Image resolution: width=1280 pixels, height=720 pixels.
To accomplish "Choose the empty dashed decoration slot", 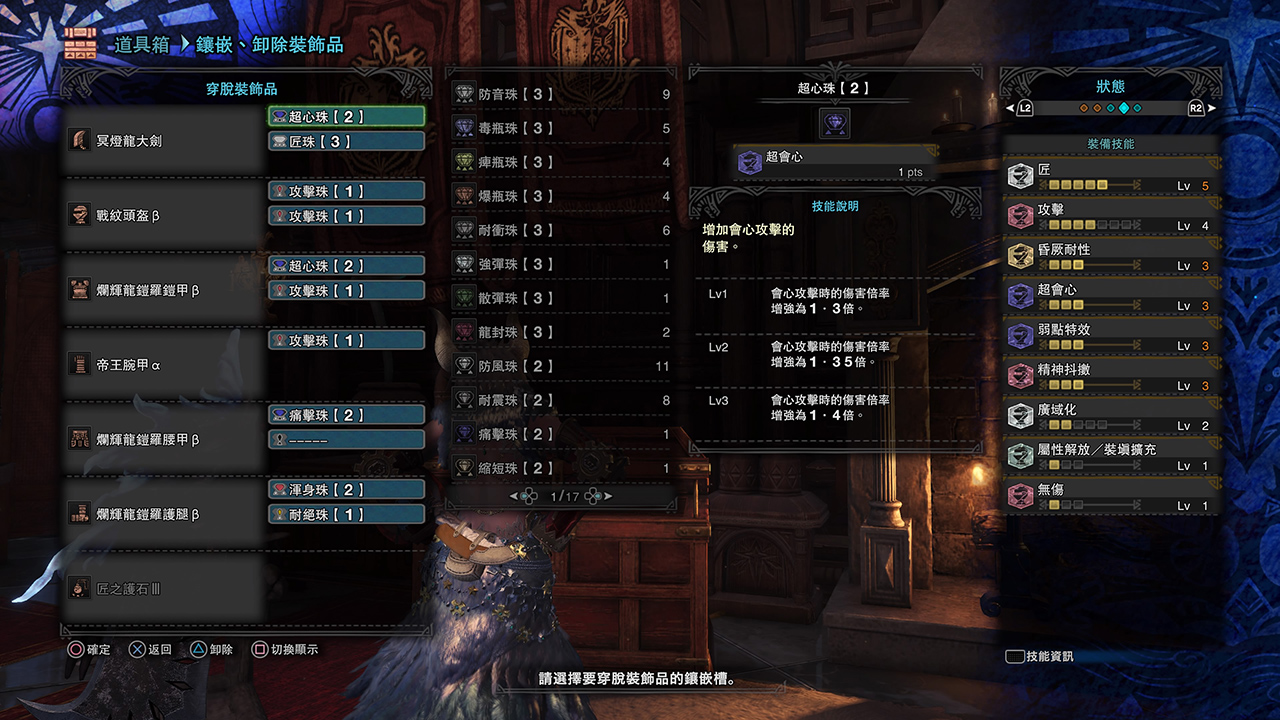I will coord(346,439).
